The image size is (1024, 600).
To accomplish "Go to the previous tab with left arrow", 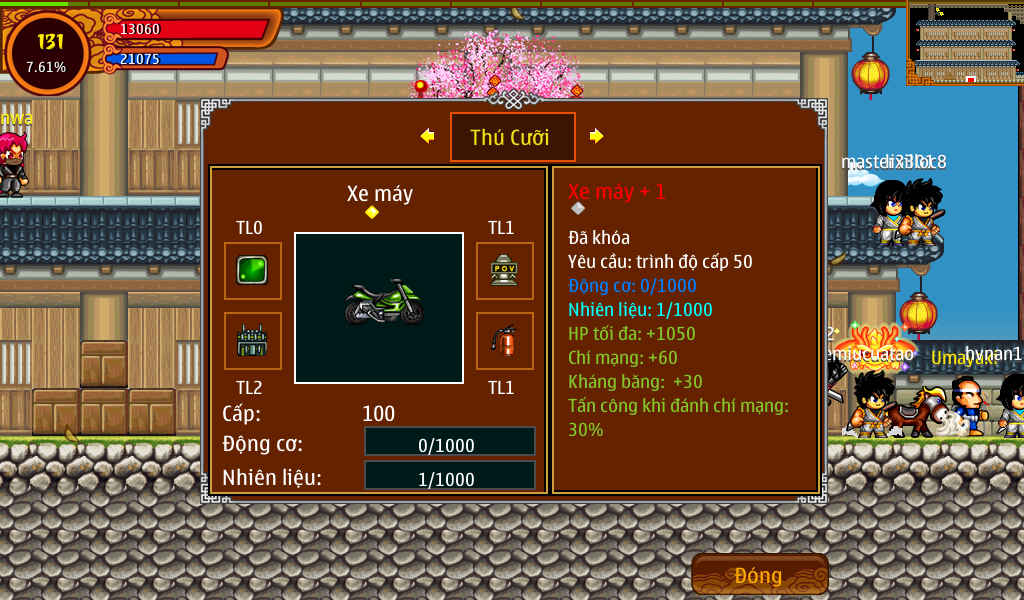I will [427, 136].
